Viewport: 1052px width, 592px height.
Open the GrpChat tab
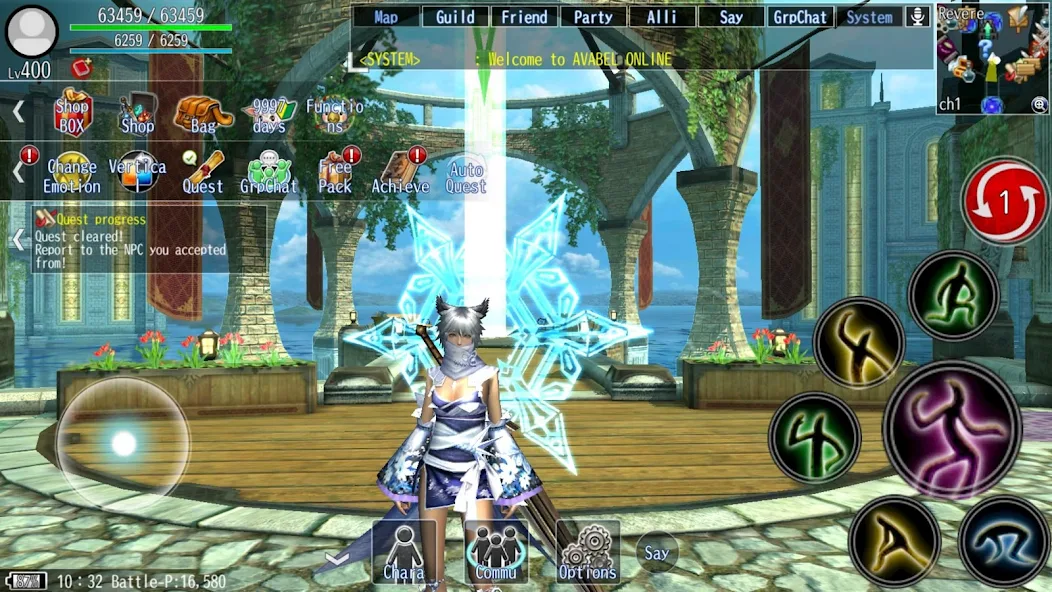(x=800, y=17)
